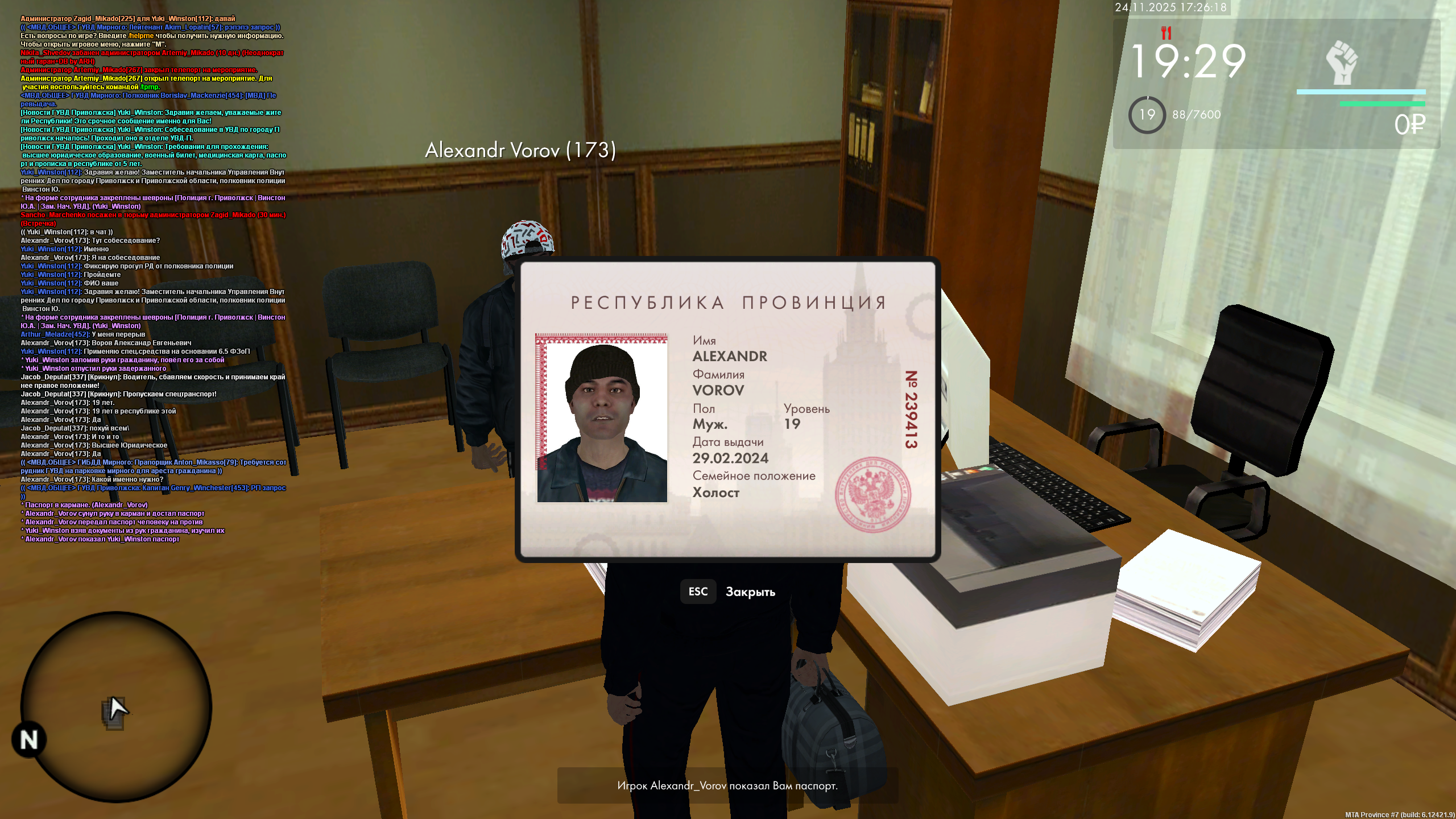
Task: Open the /tpmp command link in chat
Action: [149, 87]
